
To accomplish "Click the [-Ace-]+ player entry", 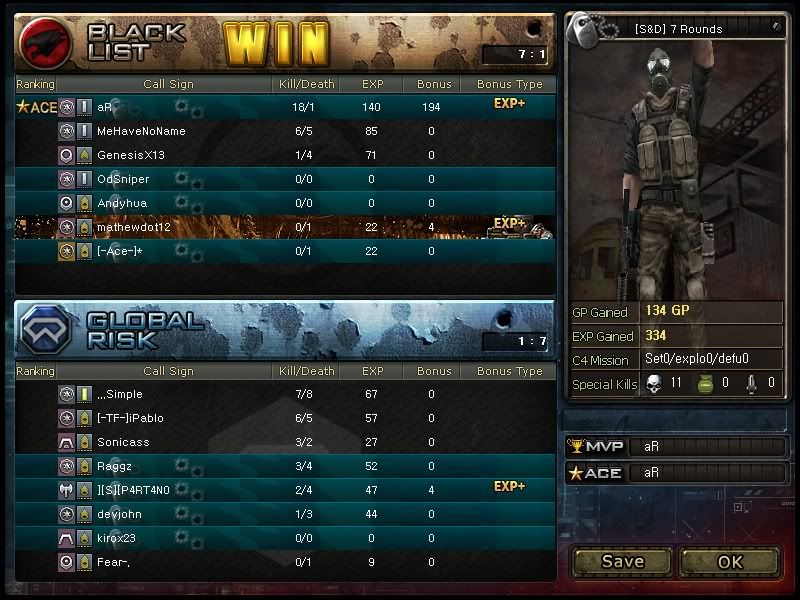I will (x=120, y=251).
